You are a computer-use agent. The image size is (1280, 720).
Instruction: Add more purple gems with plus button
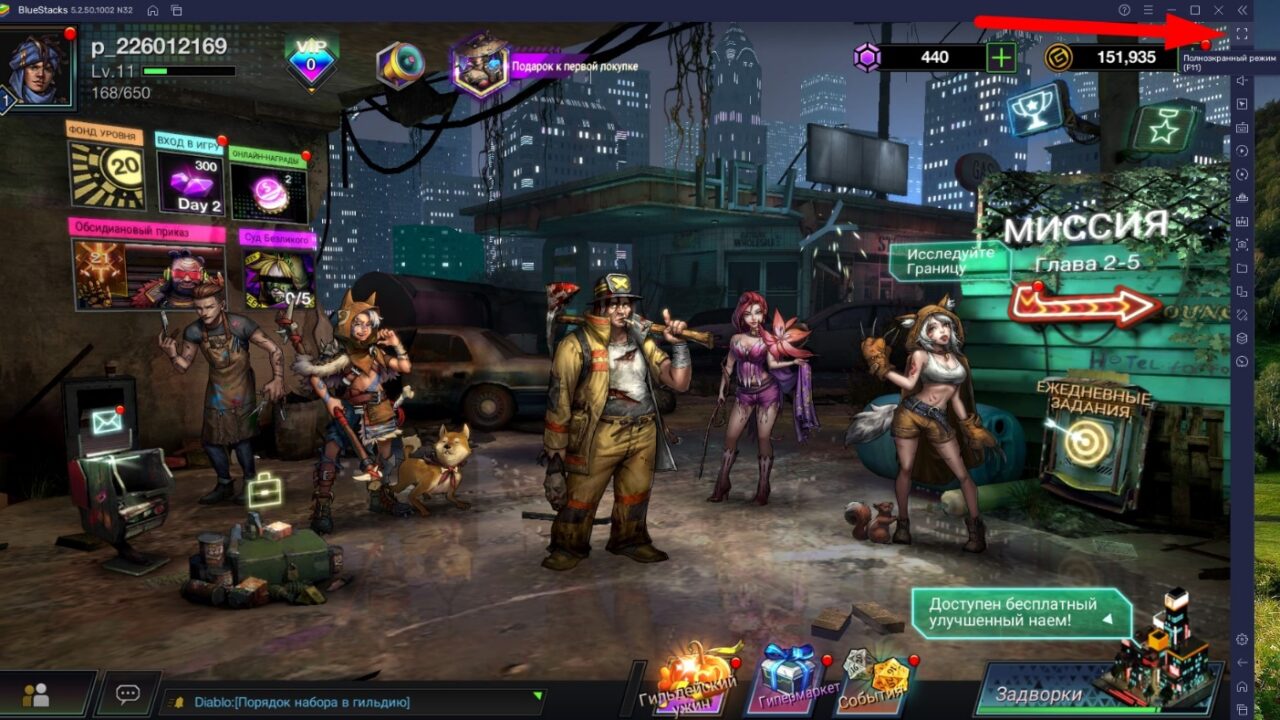[1000, 57]
